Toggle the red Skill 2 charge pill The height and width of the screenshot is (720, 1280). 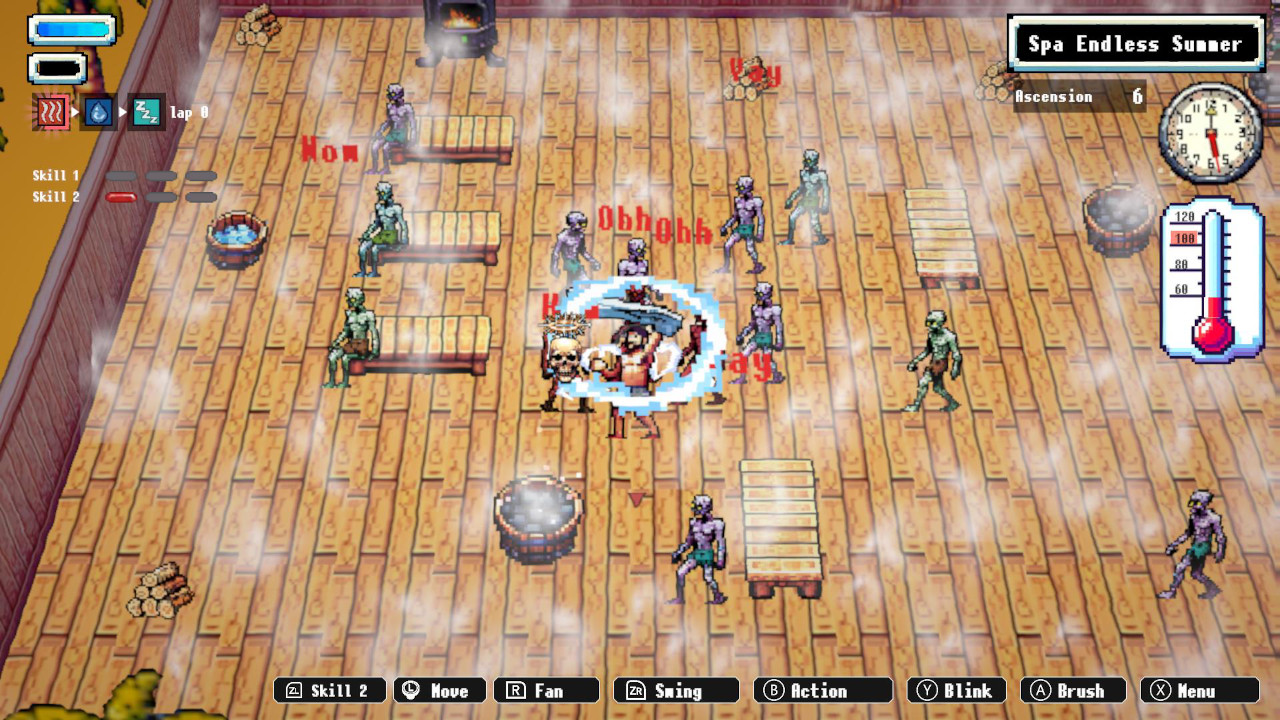[x=122, y=197]
